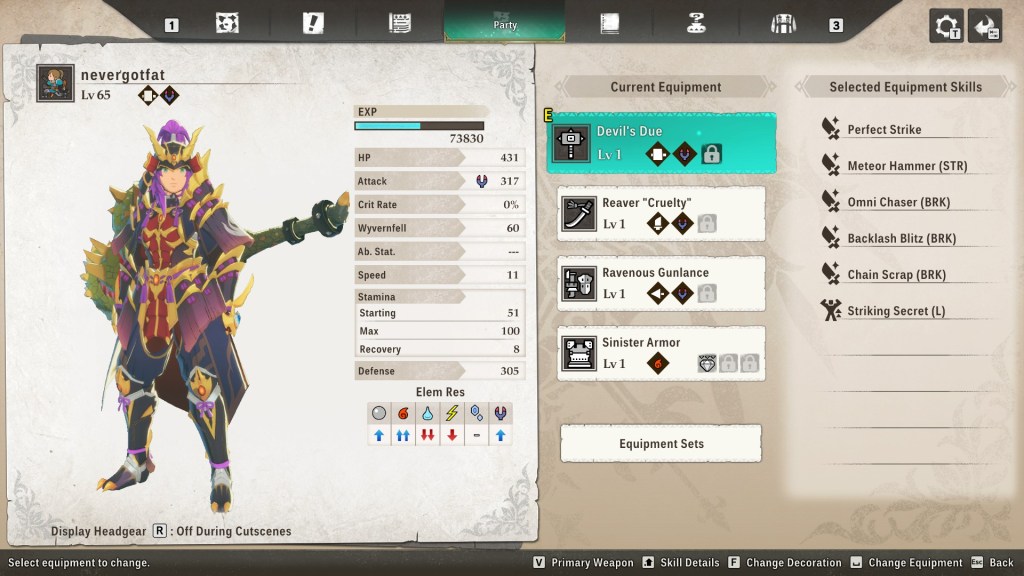Open the armor outfit tab
Image resolution: width=1024 pixels, height=576 pixels.
coord(783,23)
